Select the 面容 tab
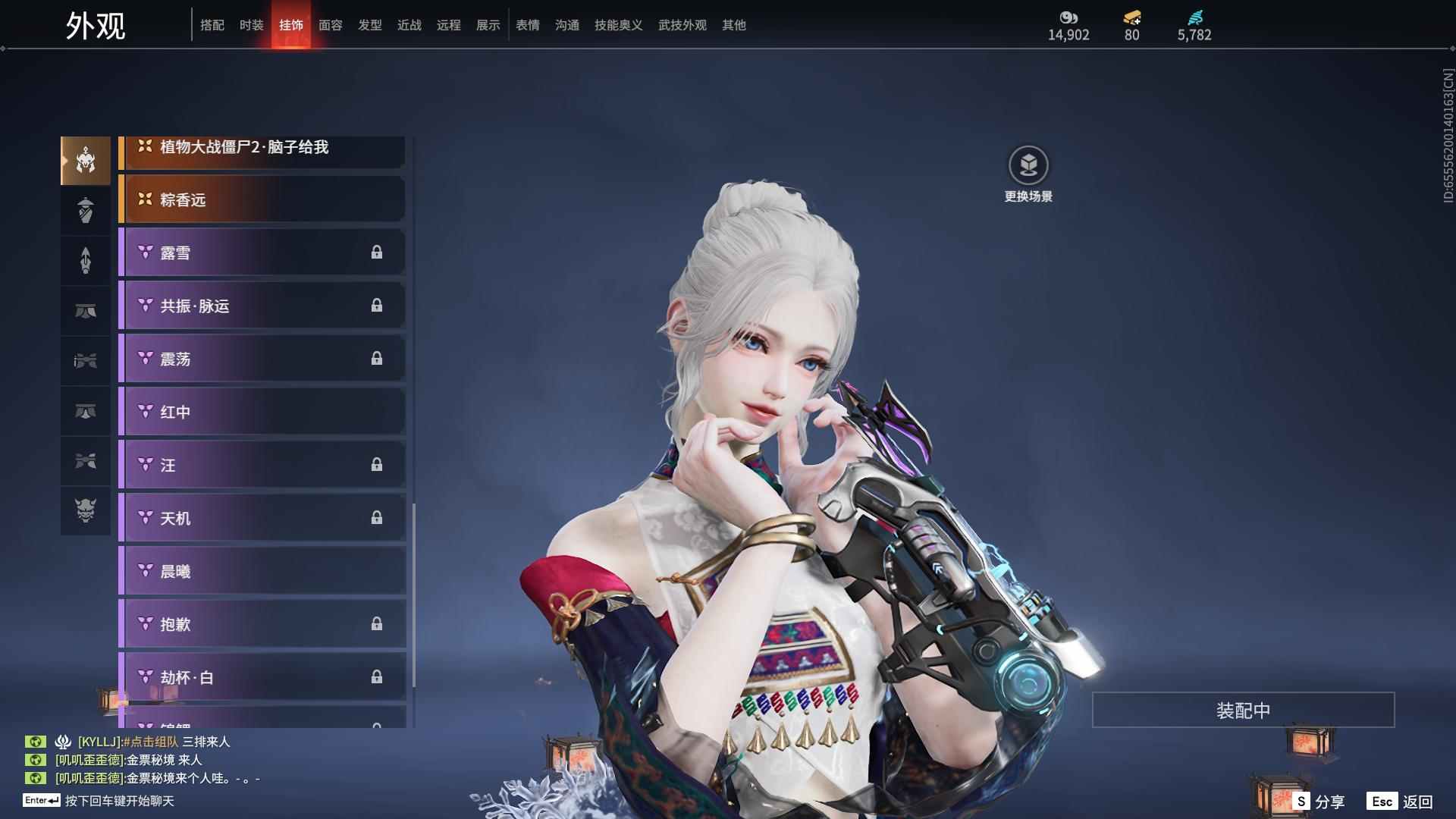The width and height of the screenshot is (1456, 819). point(330,25)
